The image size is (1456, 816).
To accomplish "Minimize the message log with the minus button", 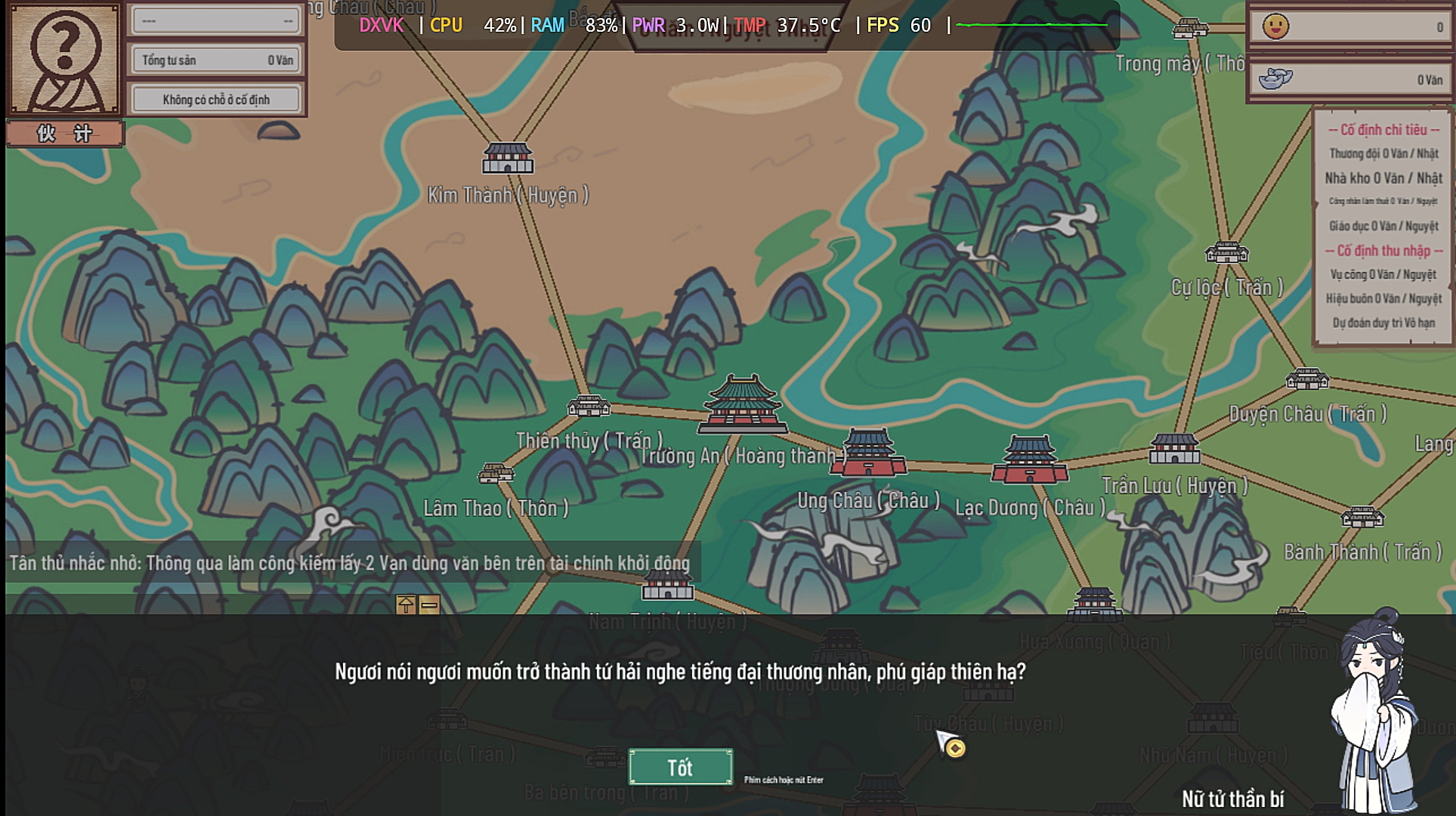I will (x=429, y=604).
